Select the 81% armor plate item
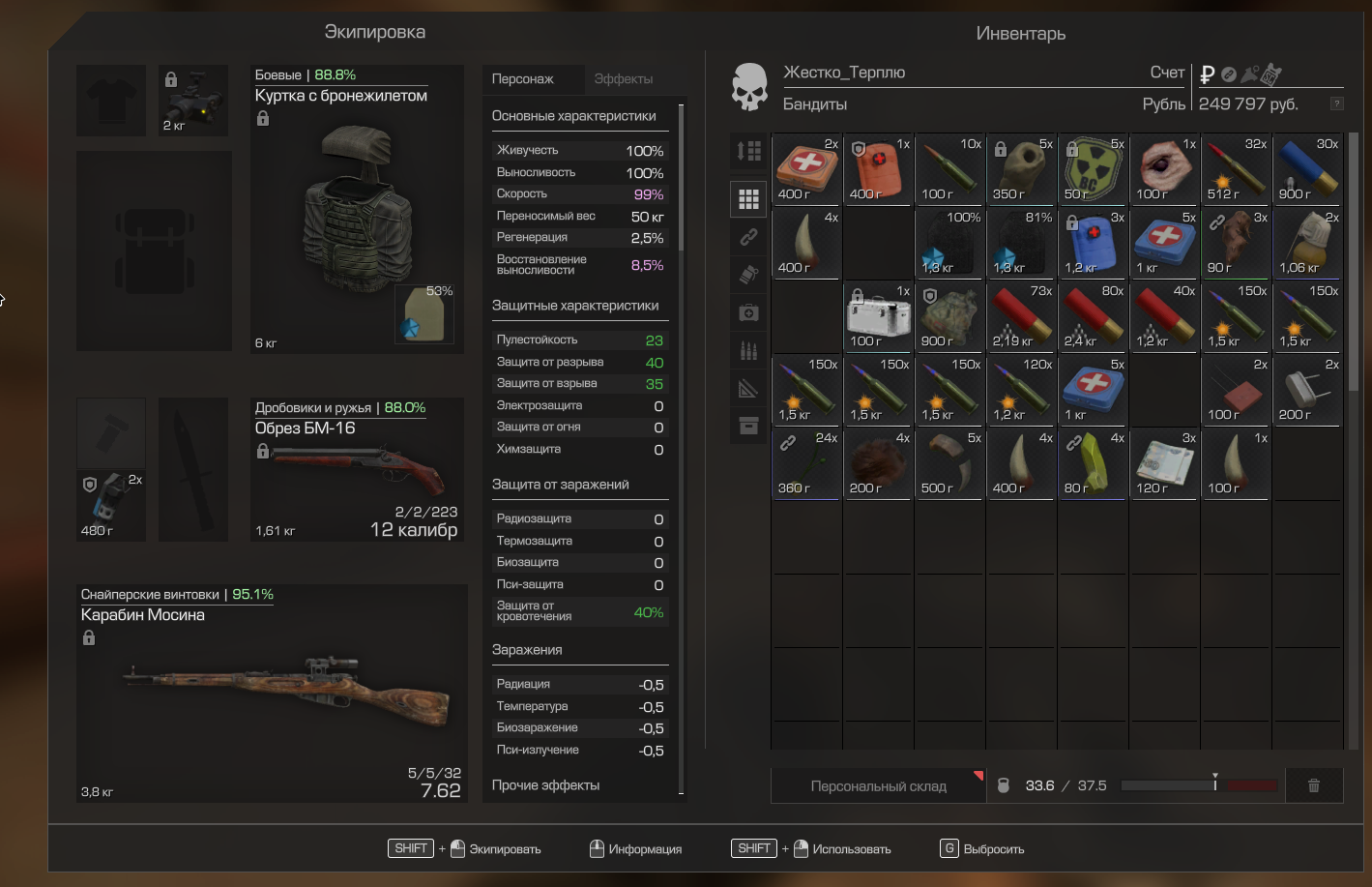The width and height of the screenshot is (1372, 887). click(1021, 243)
